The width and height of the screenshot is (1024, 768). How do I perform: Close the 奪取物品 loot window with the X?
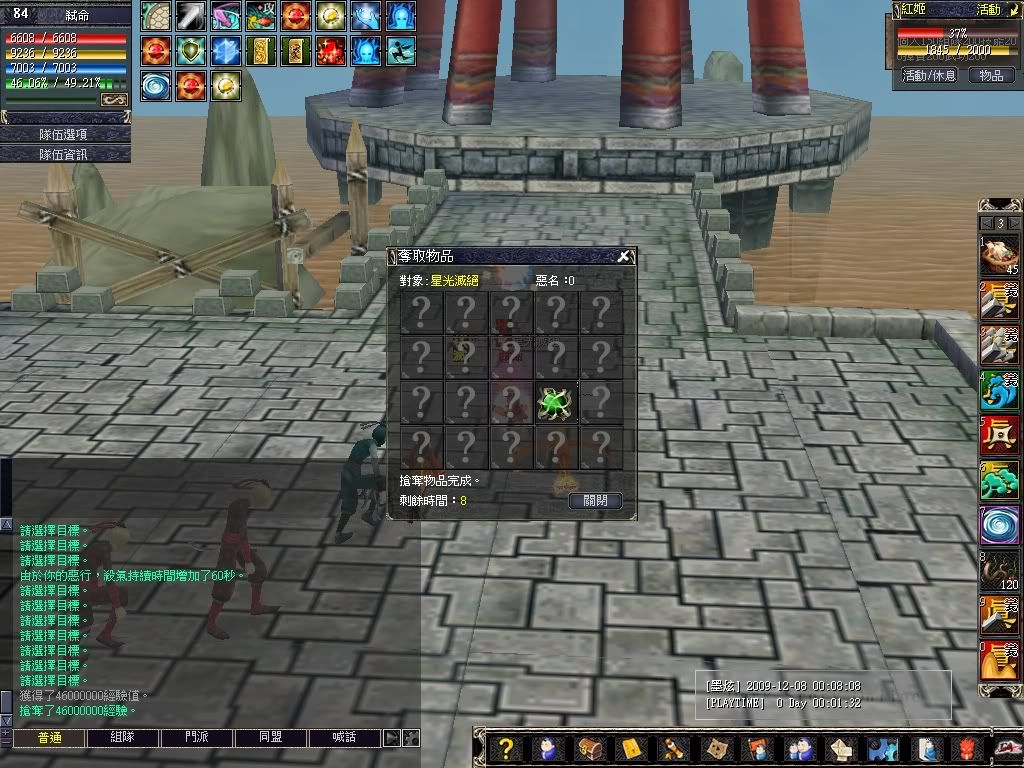[623, 257]
